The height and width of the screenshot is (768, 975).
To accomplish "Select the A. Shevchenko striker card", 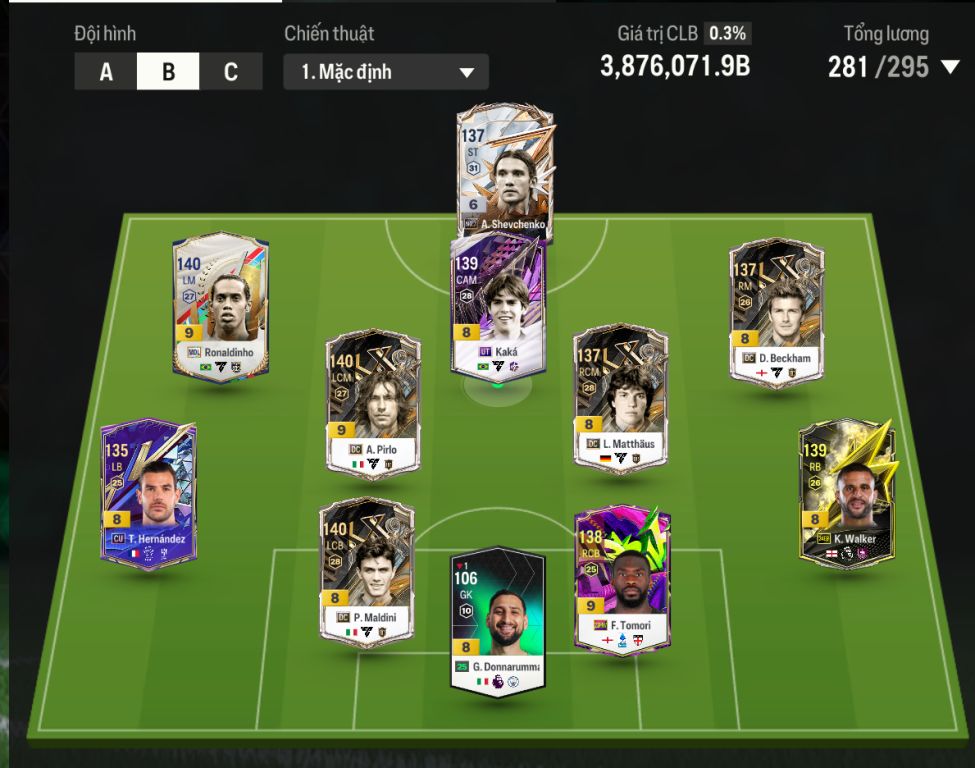I will pos(504,168).
